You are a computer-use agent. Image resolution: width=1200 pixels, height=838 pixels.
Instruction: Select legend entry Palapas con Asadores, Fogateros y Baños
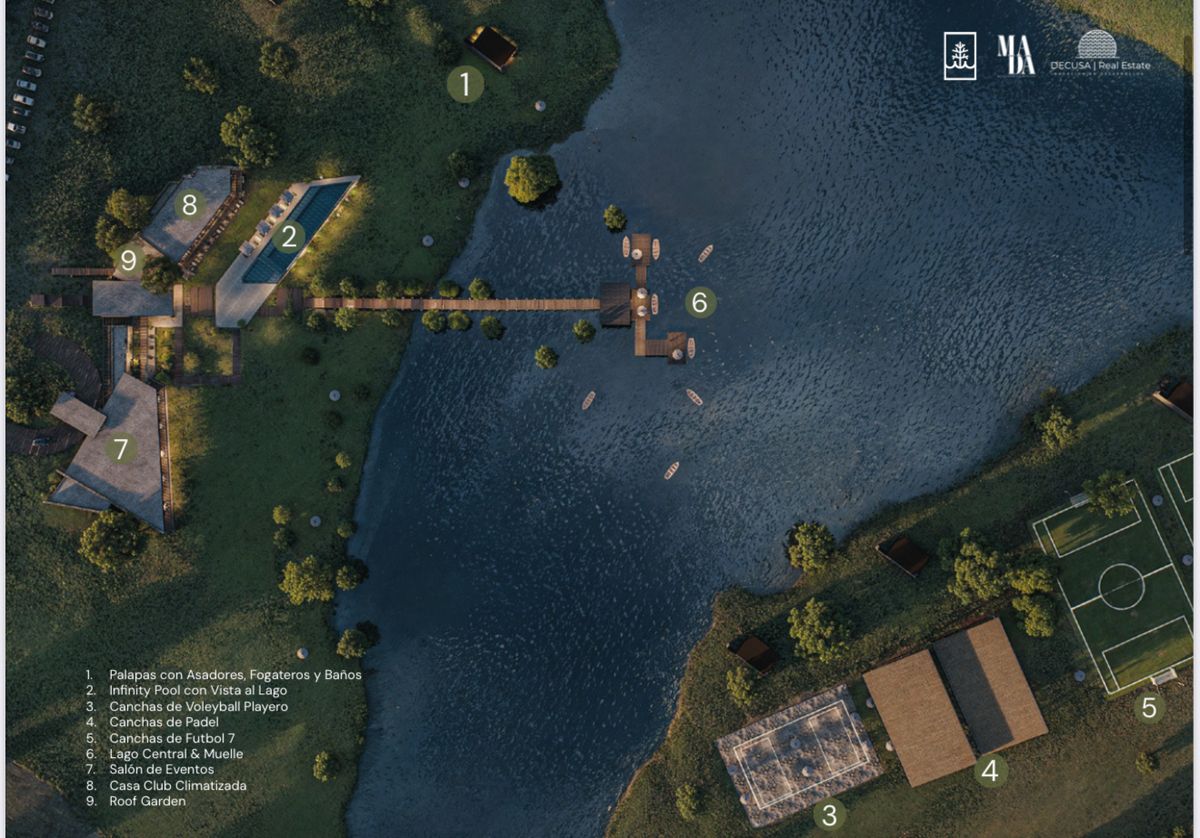coord(235,675)
